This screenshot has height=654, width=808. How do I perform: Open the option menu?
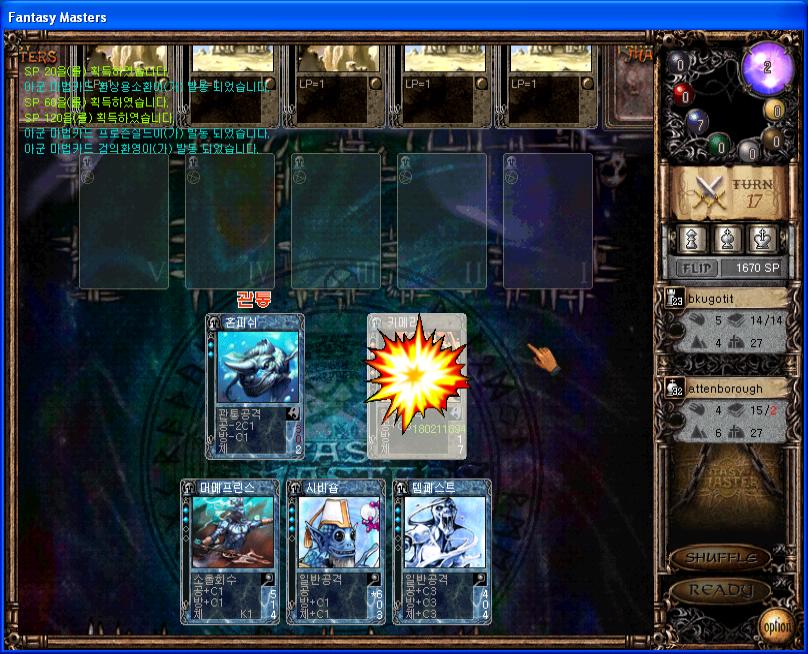click(x=776, y=625)
